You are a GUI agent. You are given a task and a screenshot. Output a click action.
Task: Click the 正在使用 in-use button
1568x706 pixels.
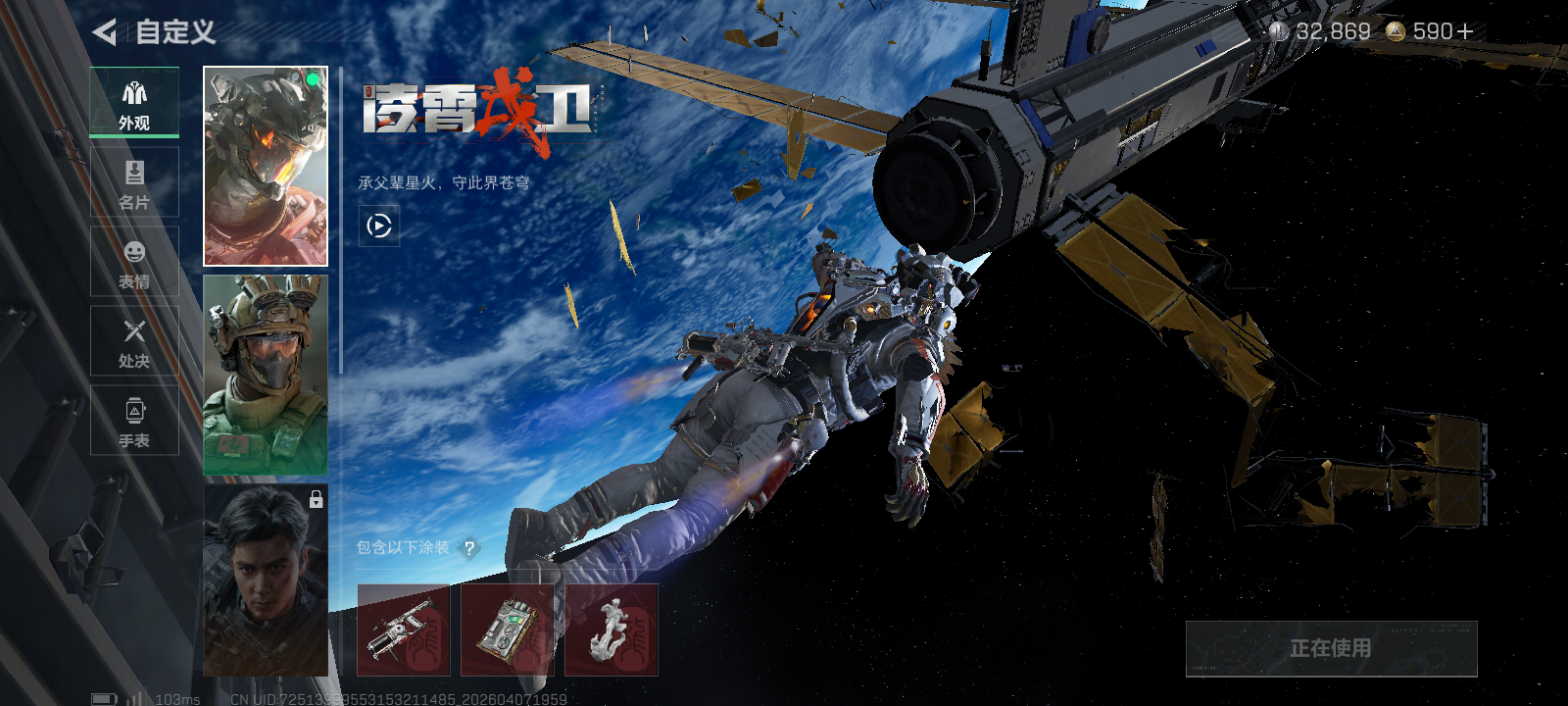1331,648
